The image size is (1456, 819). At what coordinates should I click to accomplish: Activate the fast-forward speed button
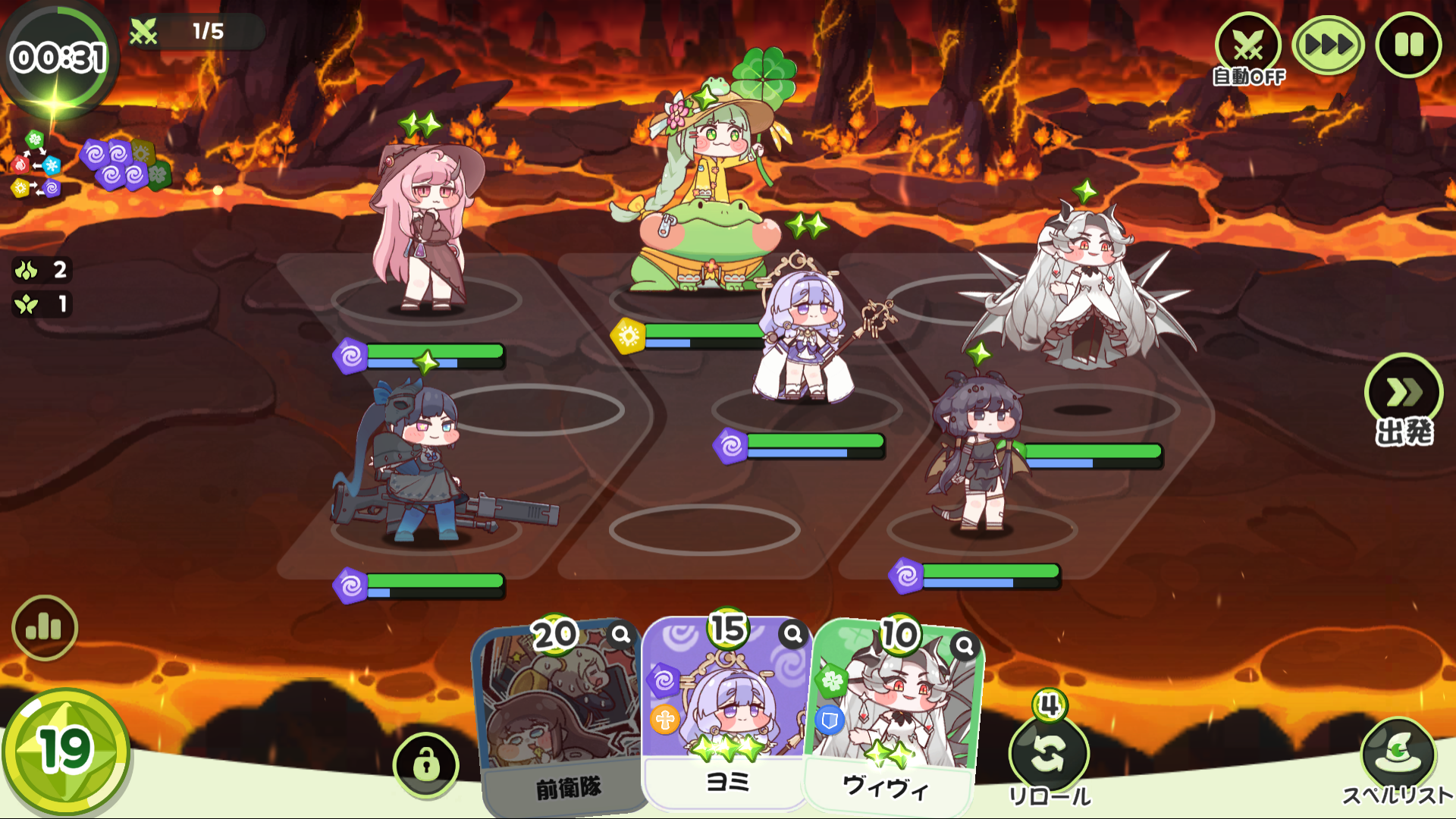tap(1328, 45)
